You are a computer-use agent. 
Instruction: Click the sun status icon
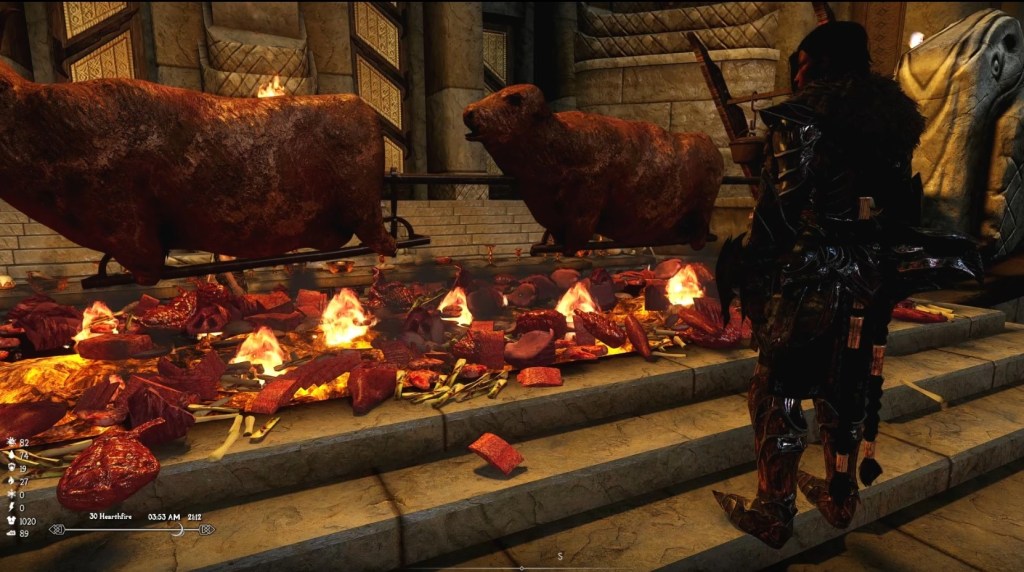coord(10,442)
